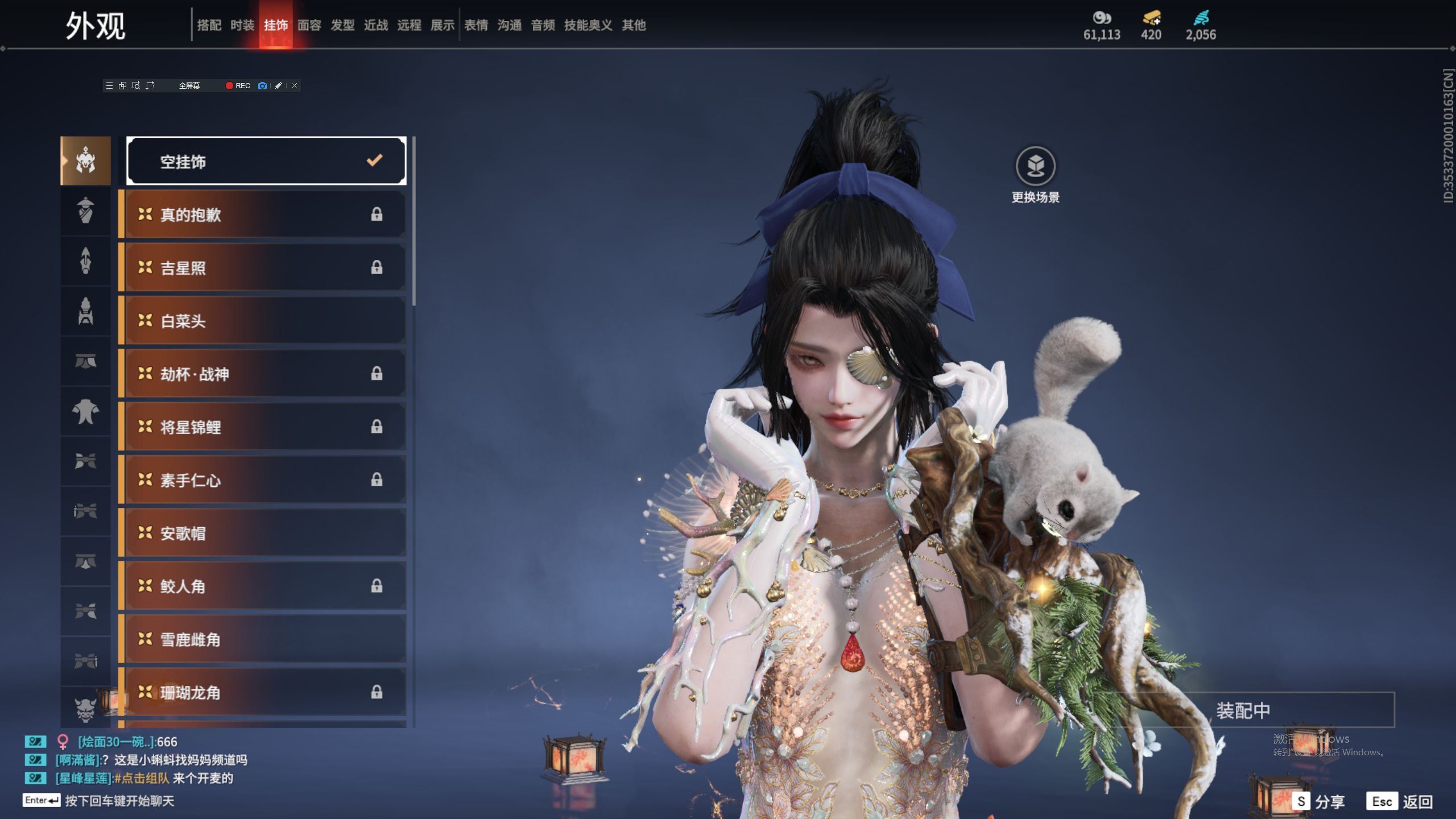Choose the 空挂饰 empty accessory option

pos(266,162)
